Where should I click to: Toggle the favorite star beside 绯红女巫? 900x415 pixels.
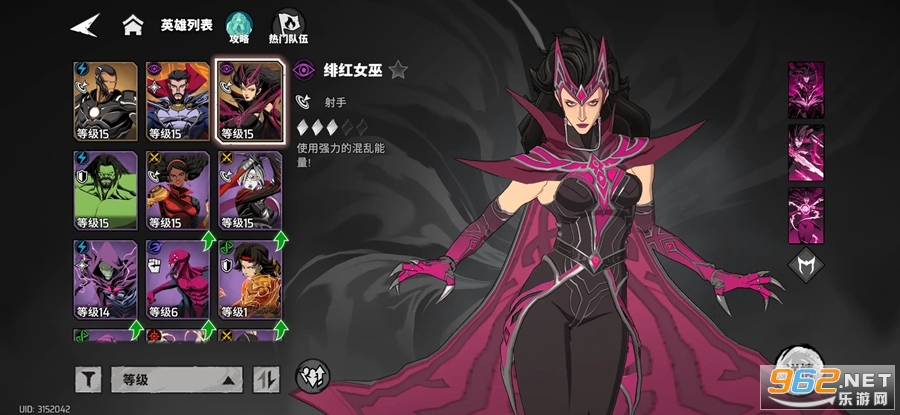pyautogui.click(x=398, y=70)
